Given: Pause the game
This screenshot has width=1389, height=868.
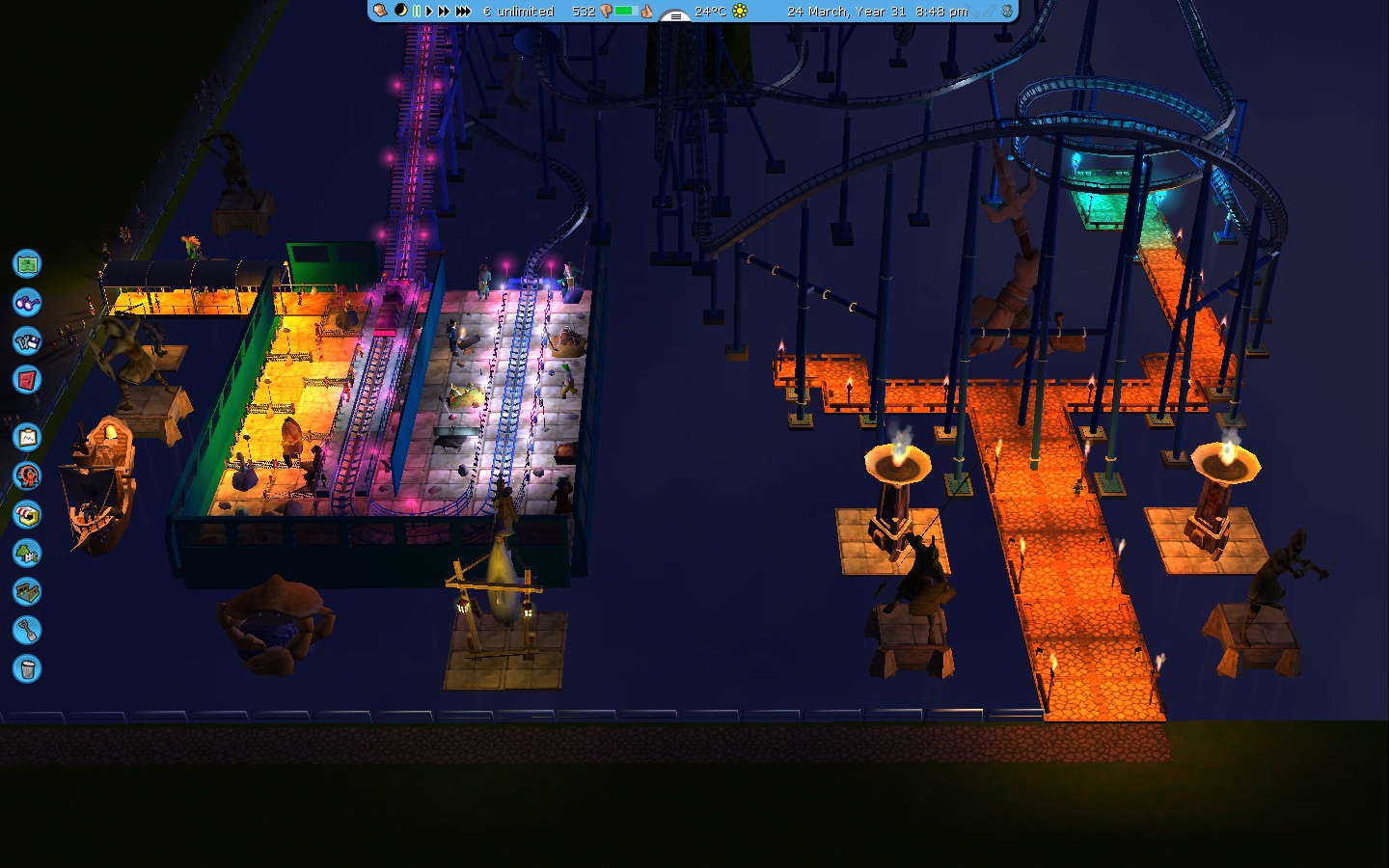Looking at the screenshot, I should (x=417, y=11).
